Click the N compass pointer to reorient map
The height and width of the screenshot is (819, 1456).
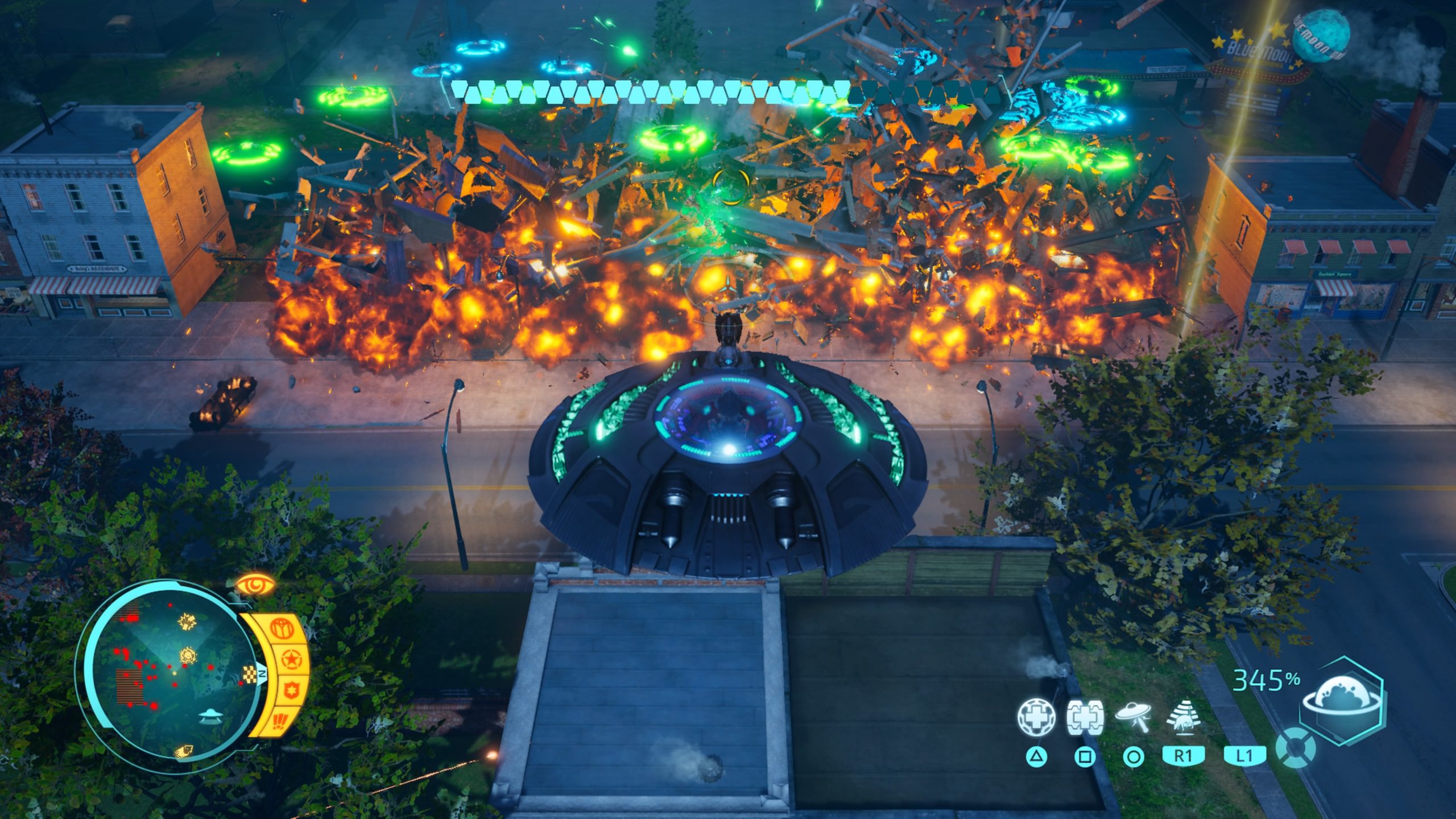click(x=263, y=674)
